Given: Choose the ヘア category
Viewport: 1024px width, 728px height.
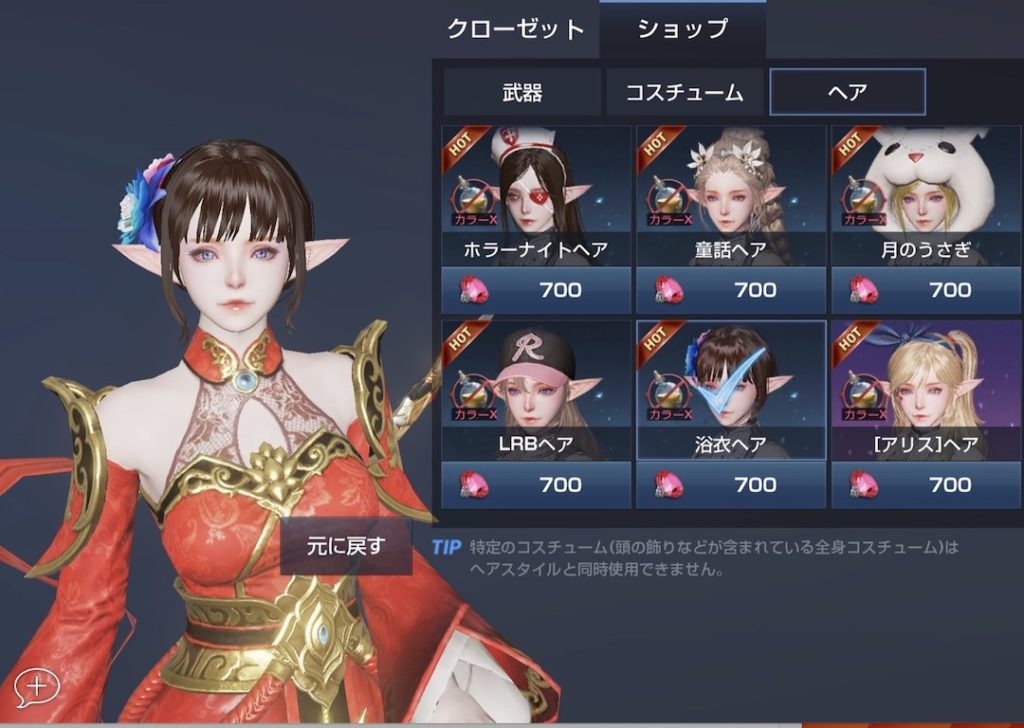Looking at the screenshot, I should (x=847, y=93).
